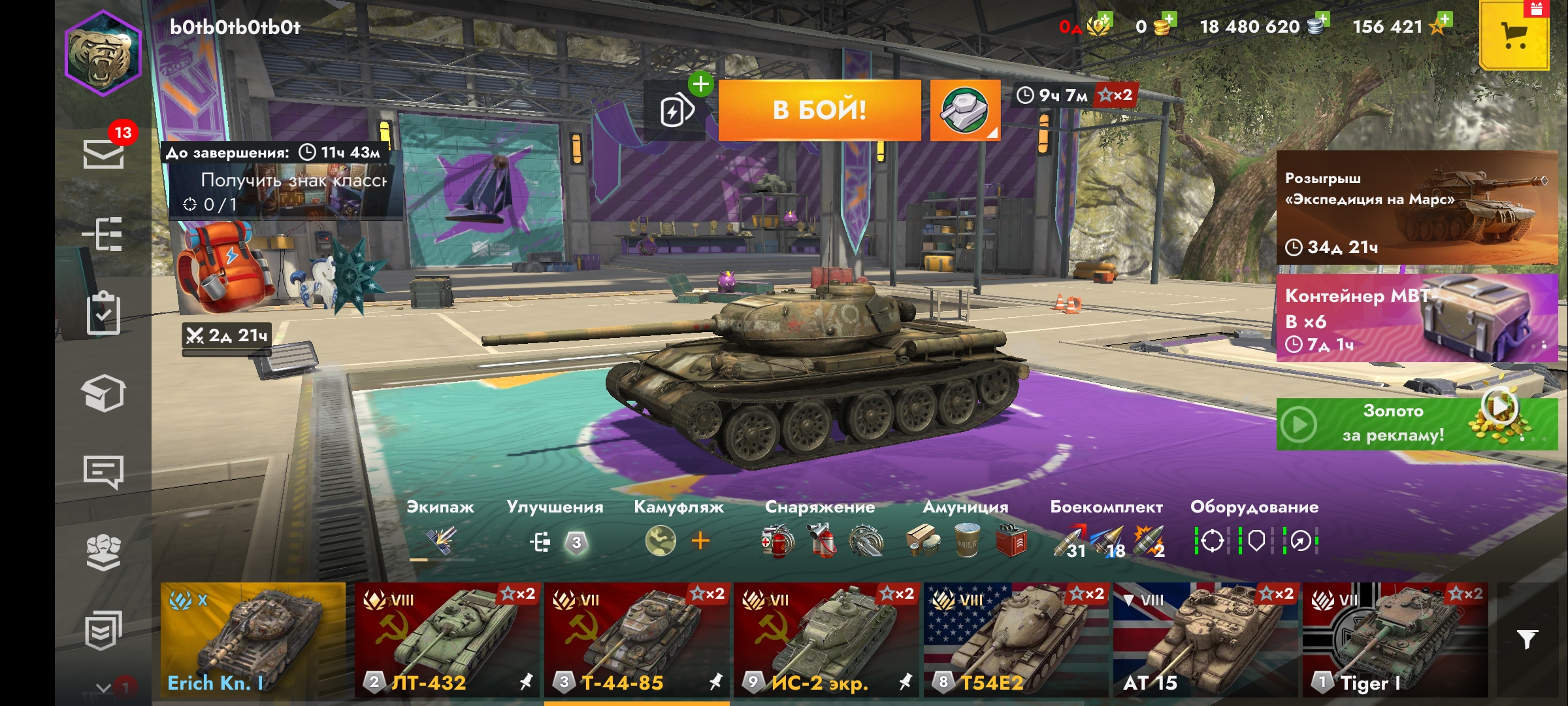
Task: Open the missions clipboard icon
Action: (x=103, y=313)
